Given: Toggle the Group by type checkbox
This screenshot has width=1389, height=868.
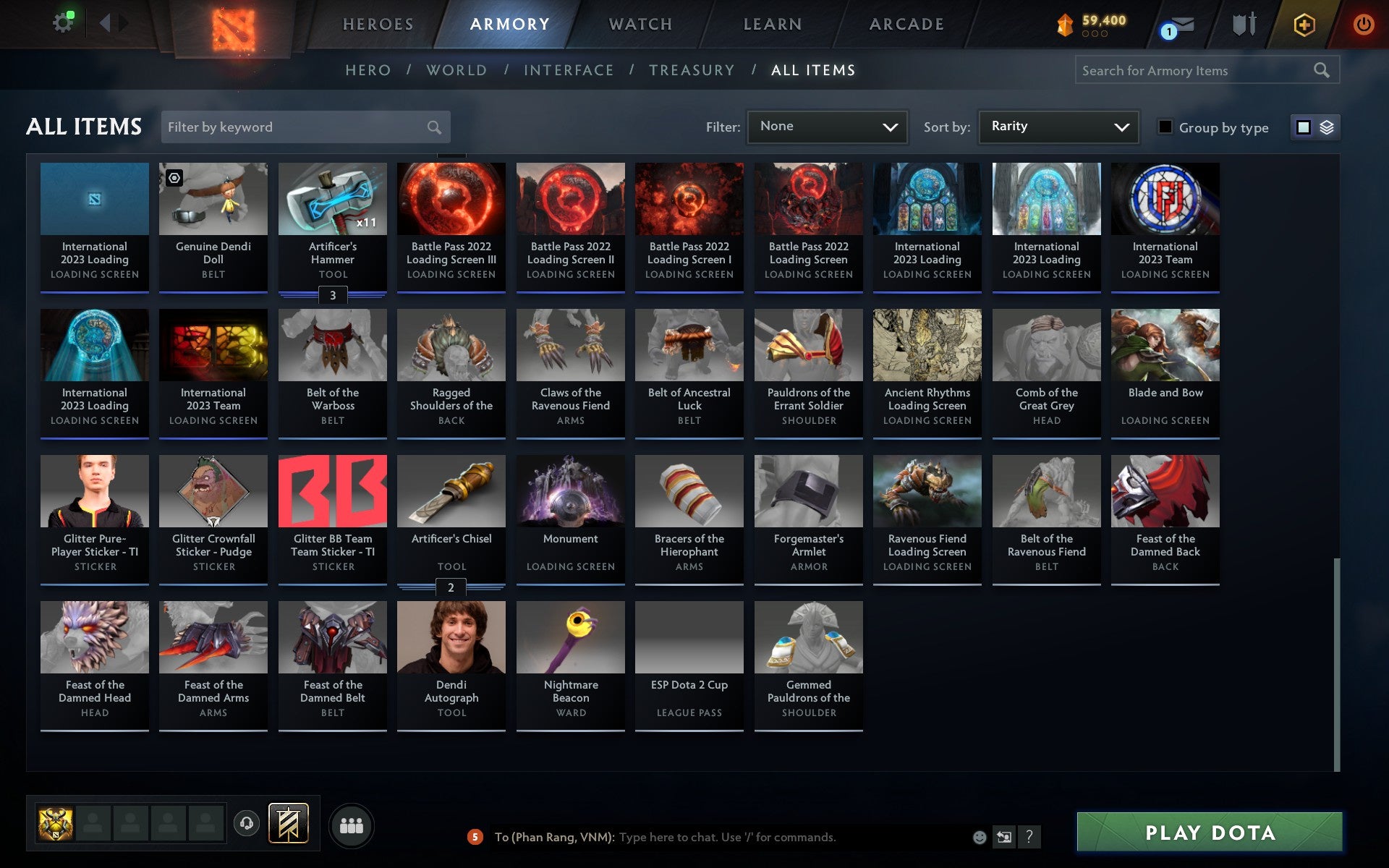Looking at the screenshot, I should 1163,127.
